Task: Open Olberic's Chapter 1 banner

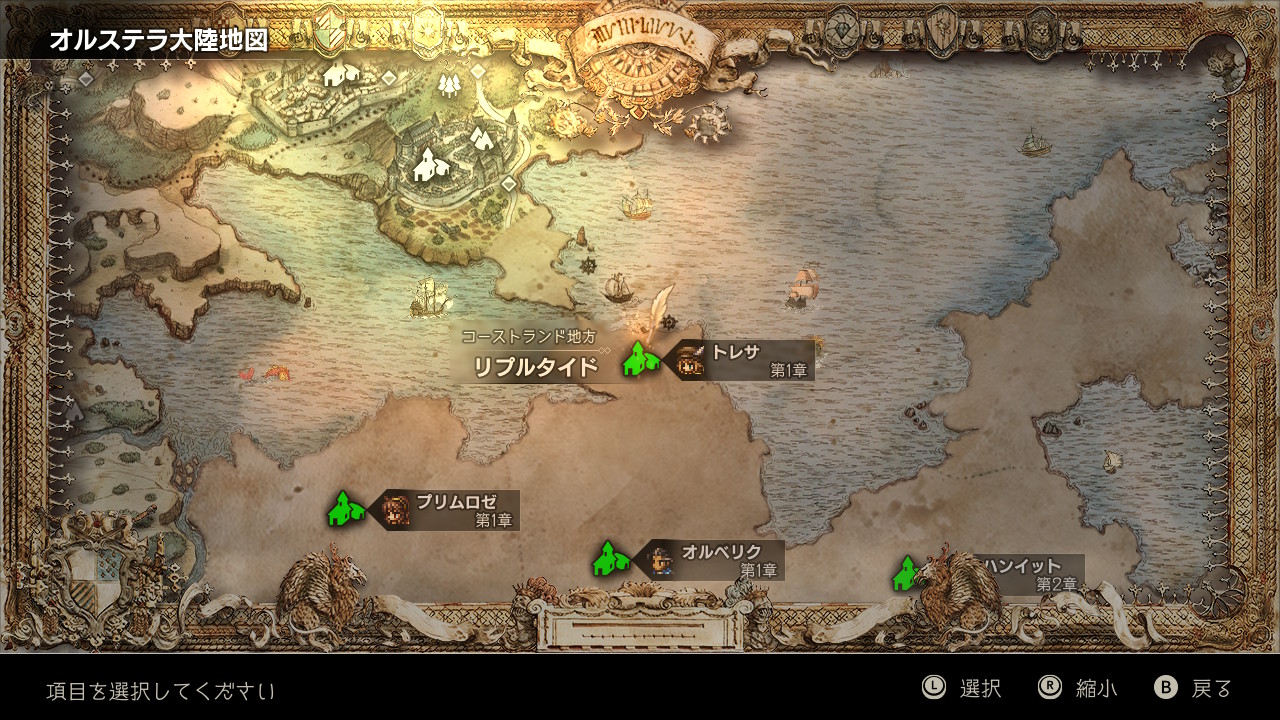Action: (714, 560)
